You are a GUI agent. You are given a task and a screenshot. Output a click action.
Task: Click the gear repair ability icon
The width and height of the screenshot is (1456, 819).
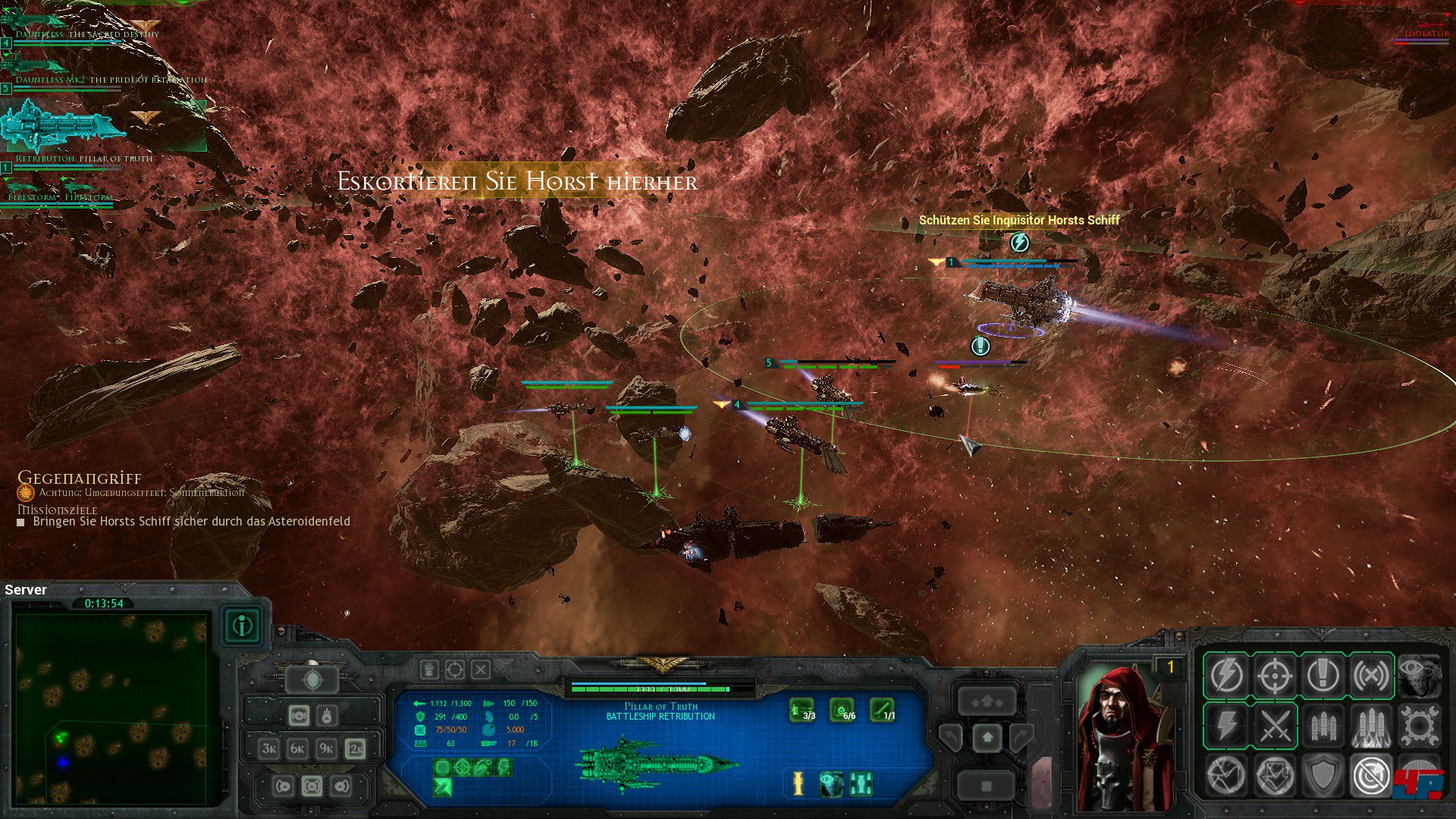1419,726
